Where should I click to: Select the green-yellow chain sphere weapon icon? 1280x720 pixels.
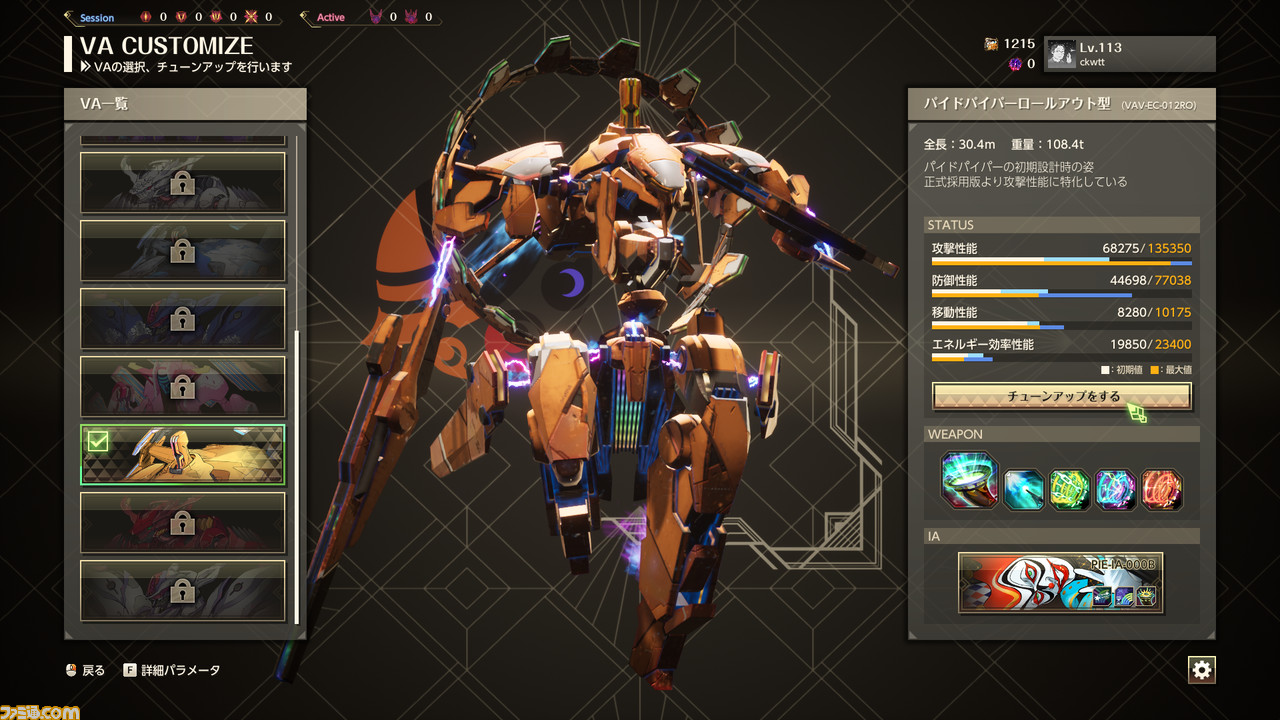click(1070, 490)
